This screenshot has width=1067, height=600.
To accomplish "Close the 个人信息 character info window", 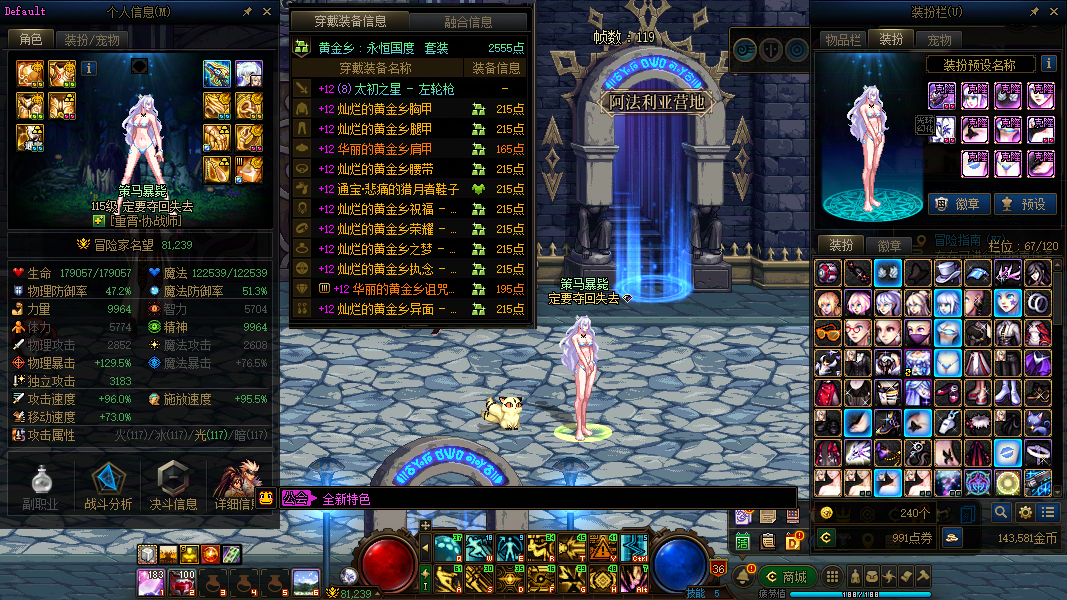I will point(267,12).
